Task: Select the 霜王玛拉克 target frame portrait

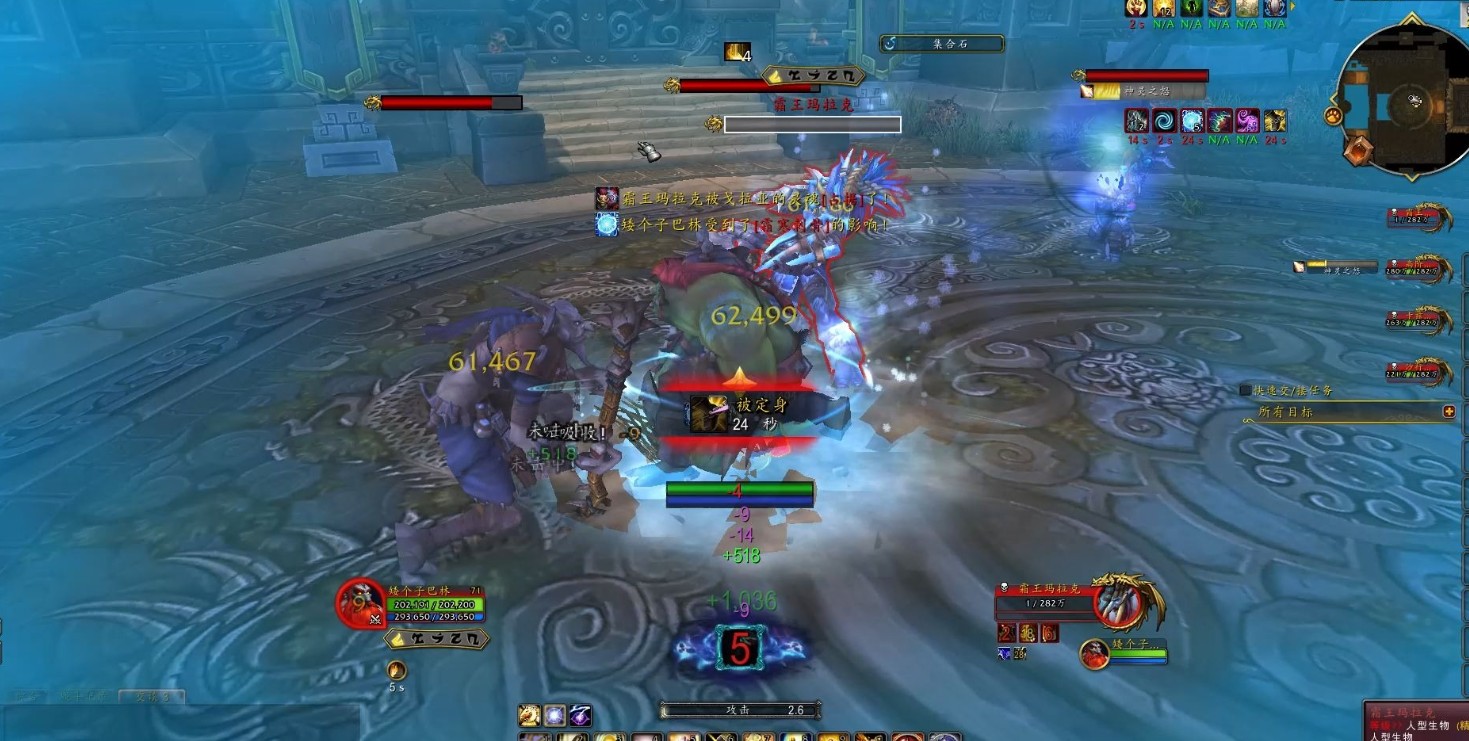Action: (1118, 602)
